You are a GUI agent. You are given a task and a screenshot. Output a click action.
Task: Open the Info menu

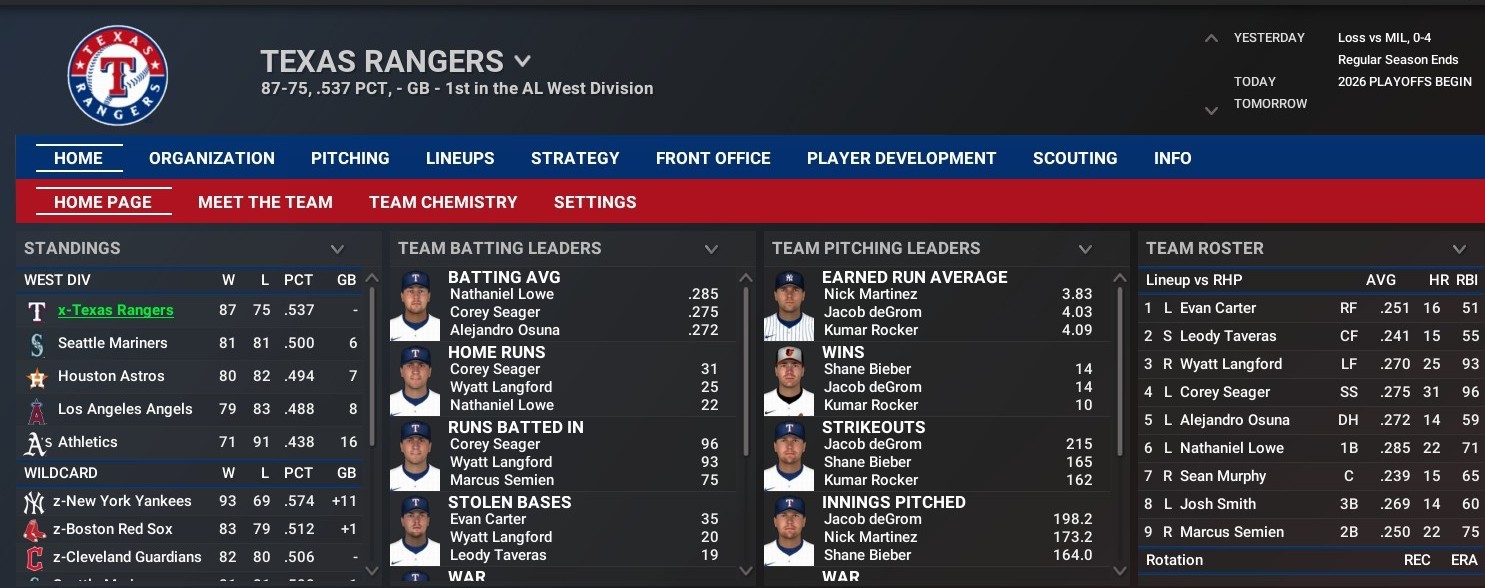1172,158
